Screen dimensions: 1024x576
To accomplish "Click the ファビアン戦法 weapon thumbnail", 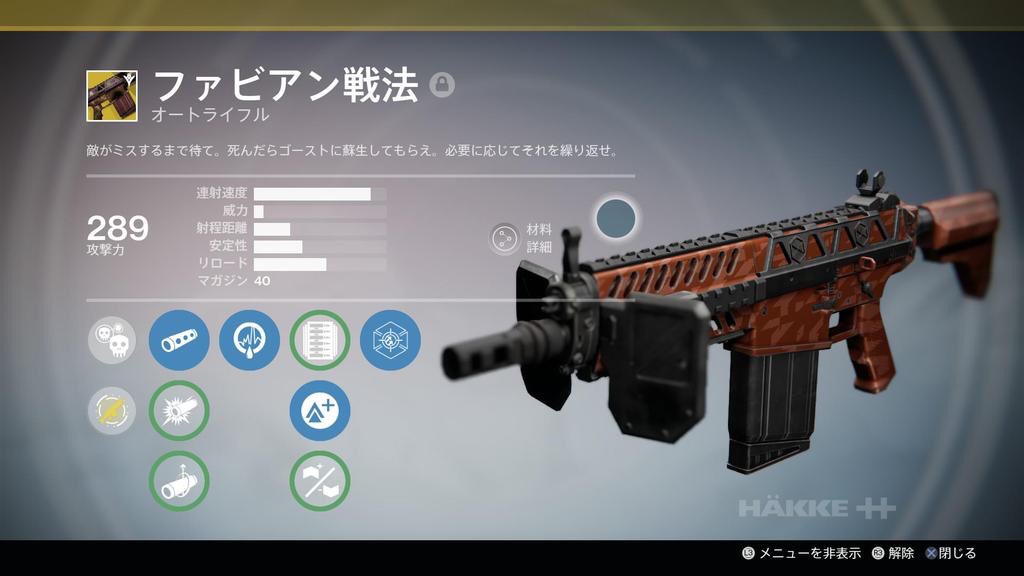I will tap(112, 96).
